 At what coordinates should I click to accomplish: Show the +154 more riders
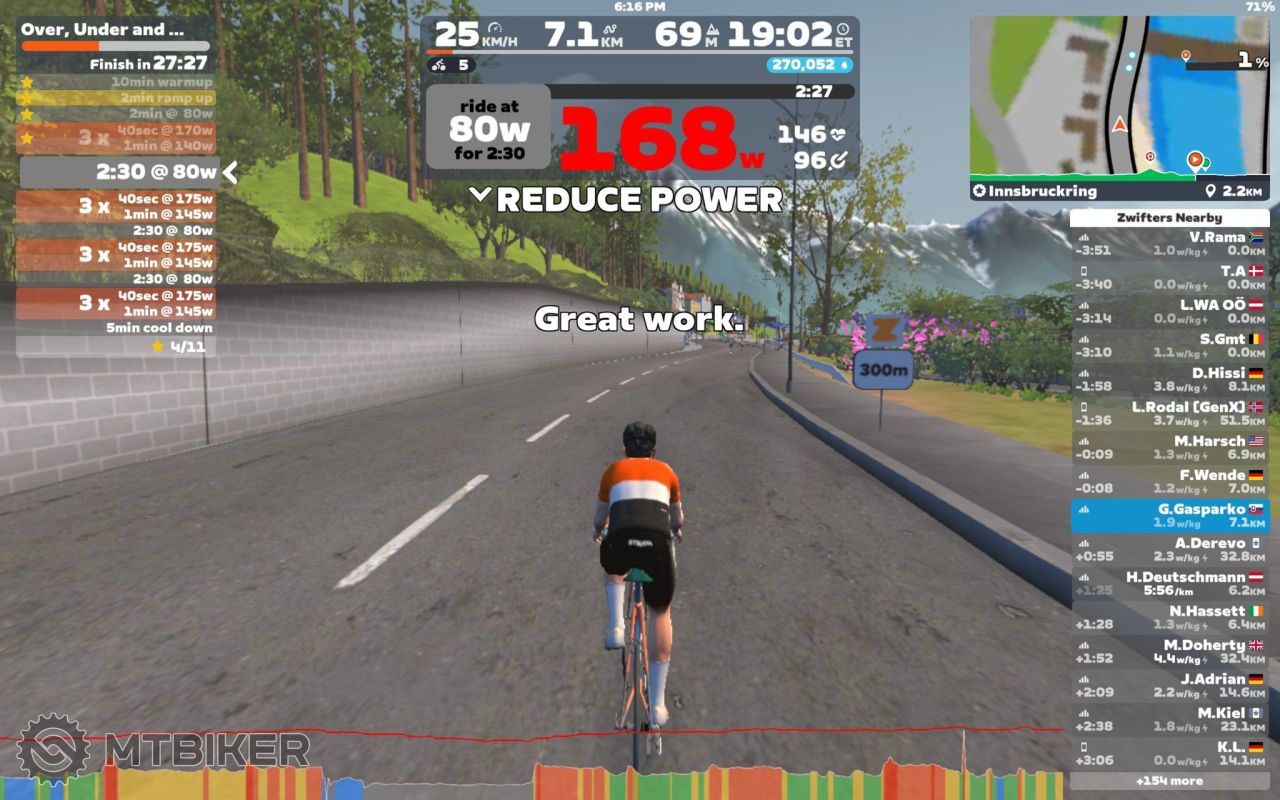click(1169, 780)
